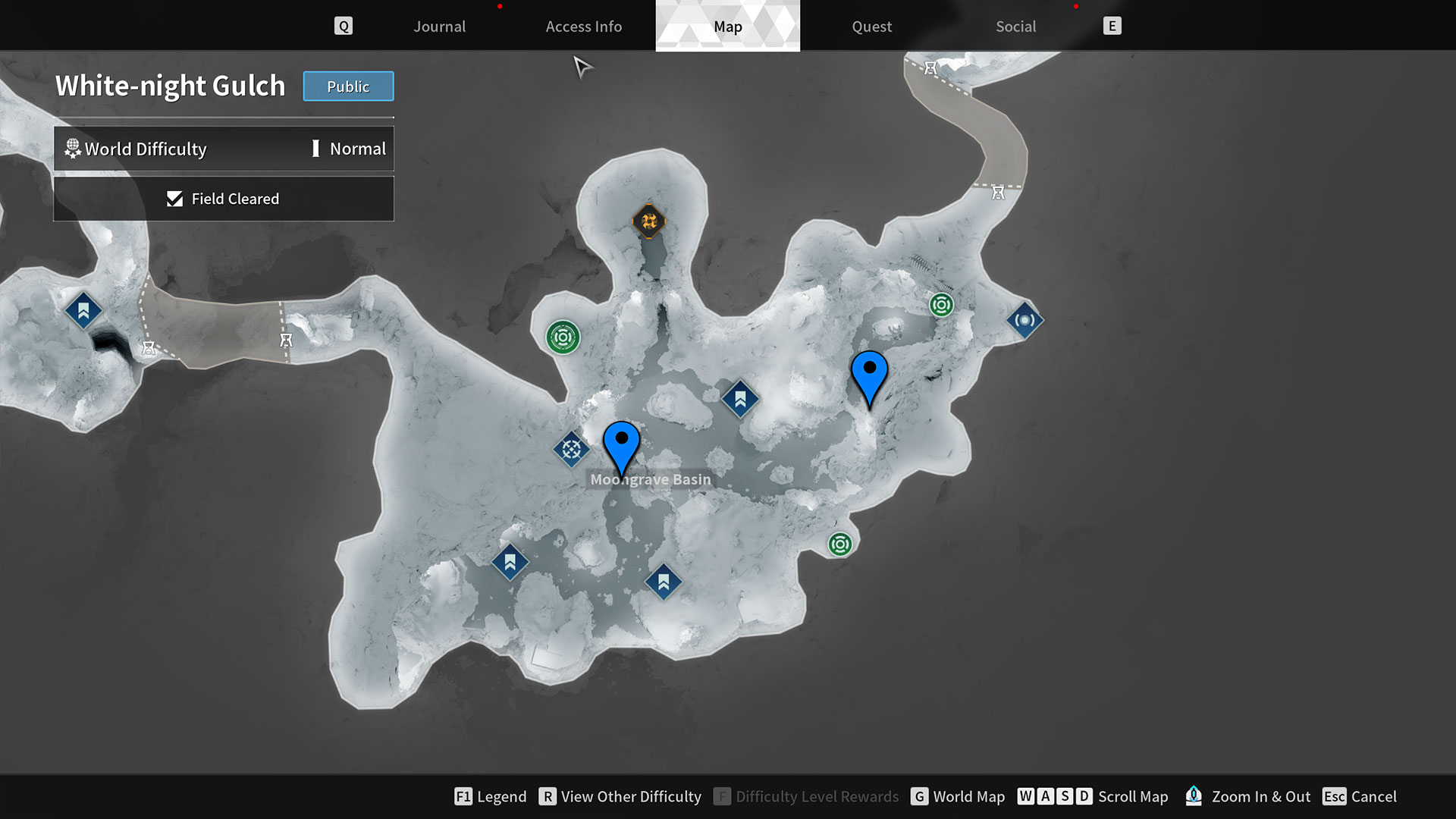This screenshot has width=1456, height=819.
Task: Click World Map in the bottom bar
Action: [969, 796]
